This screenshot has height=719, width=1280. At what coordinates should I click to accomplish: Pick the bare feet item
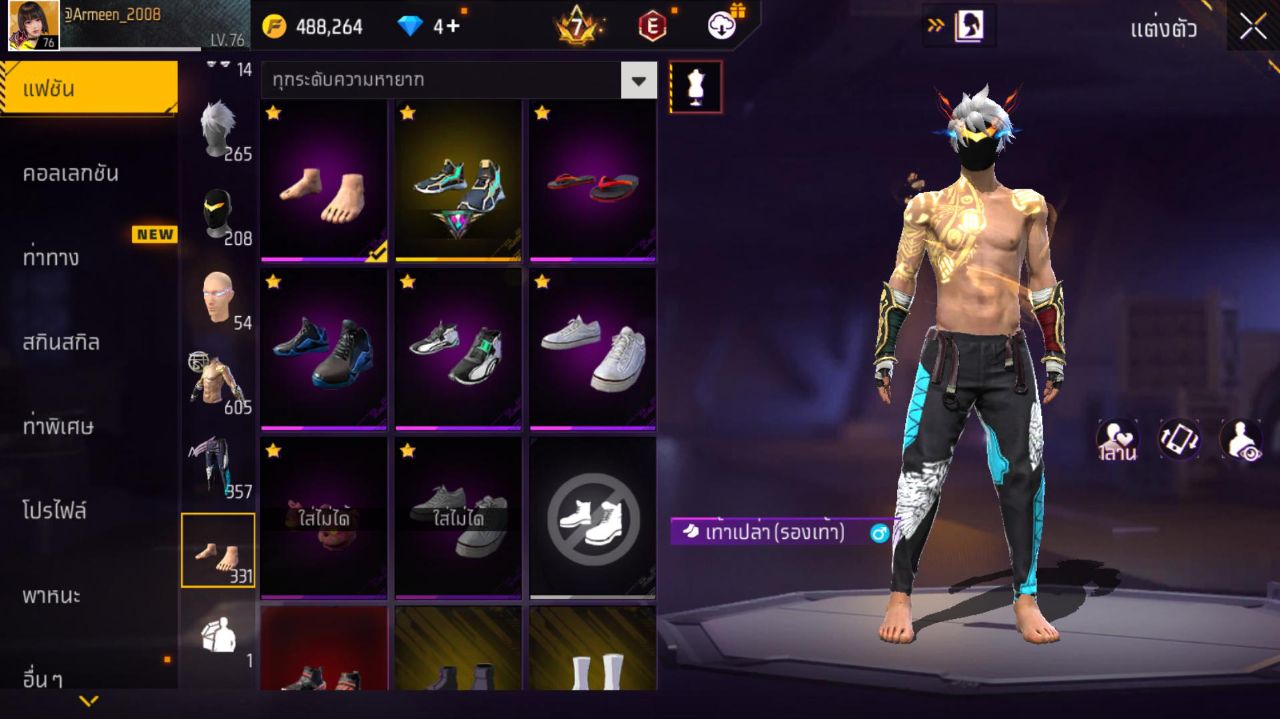(x=324, y=180)
